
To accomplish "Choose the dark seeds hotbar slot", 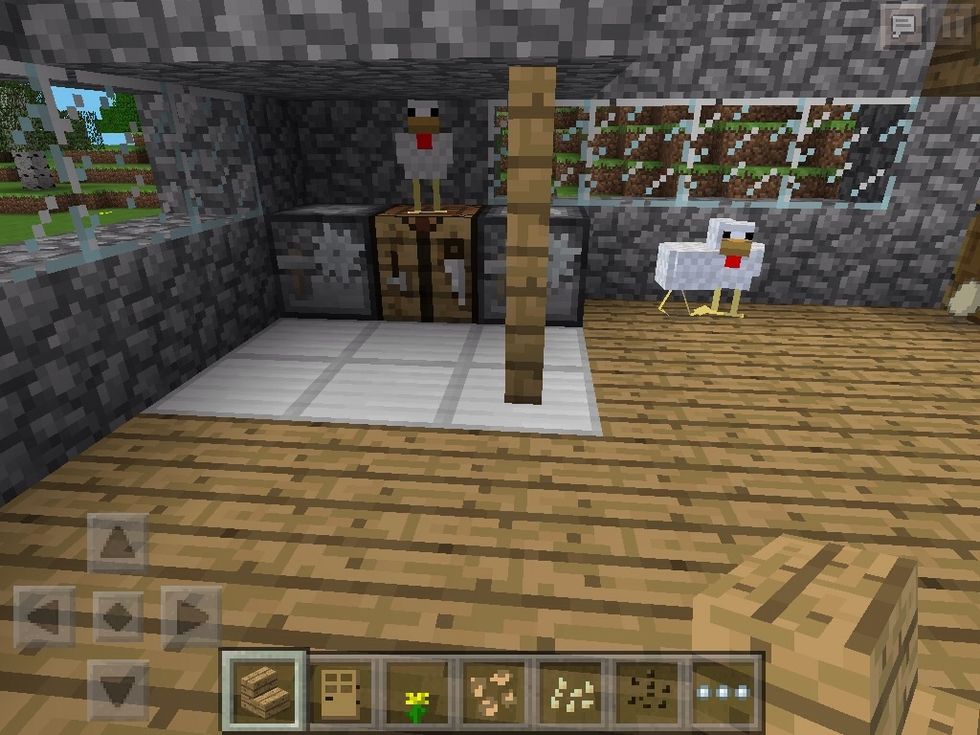I will [x=646, y=689].
